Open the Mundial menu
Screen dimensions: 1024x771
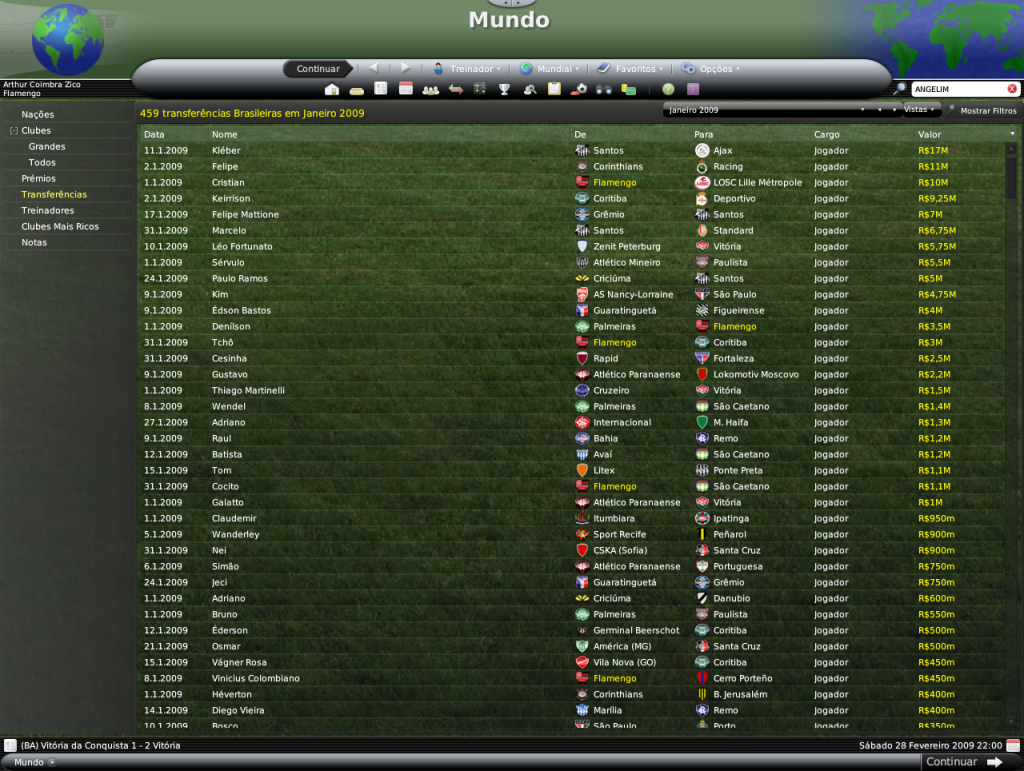[550, 69]
